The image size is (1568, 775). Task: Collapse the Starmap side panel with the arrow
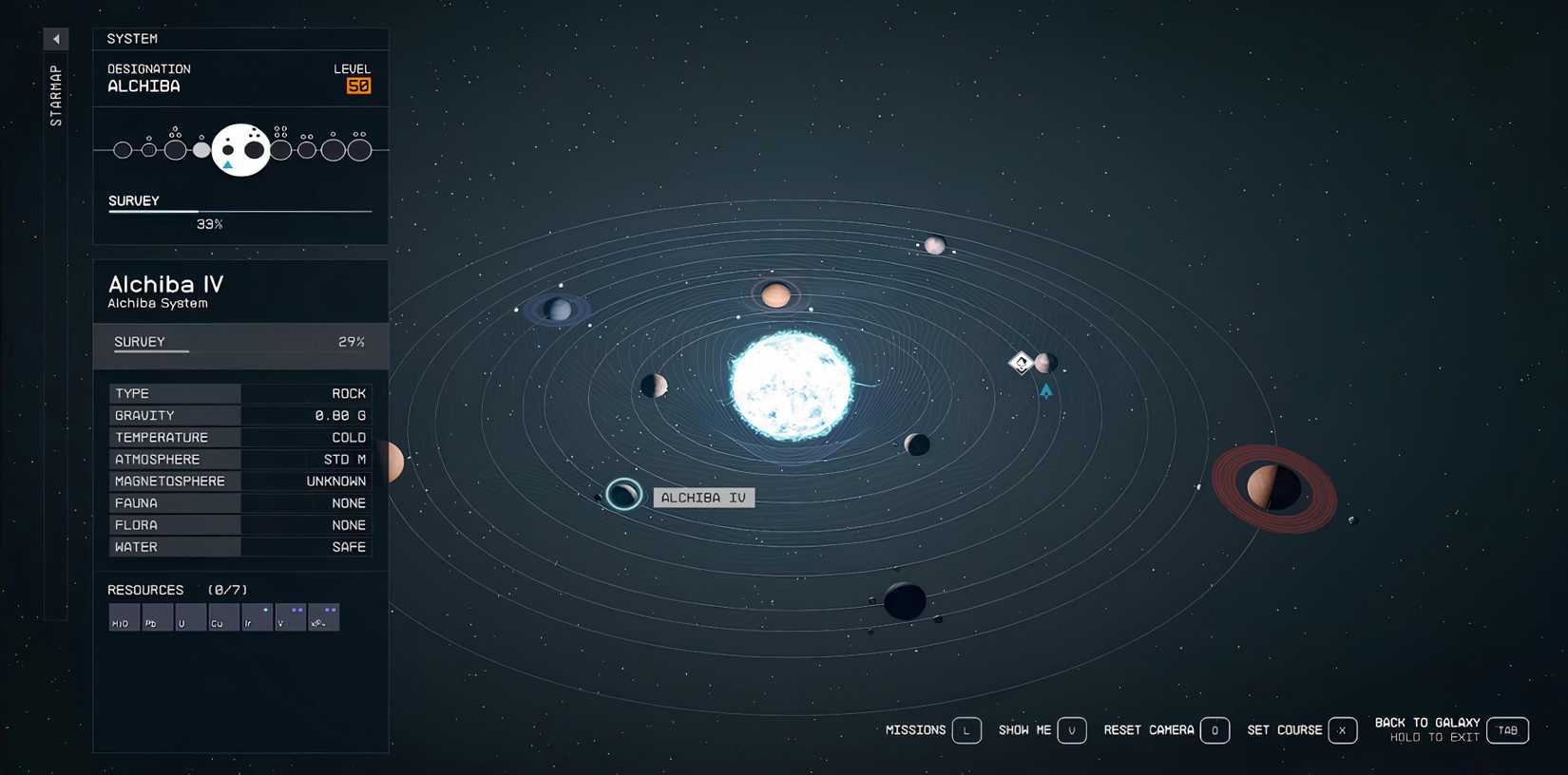tap(56, 38)
